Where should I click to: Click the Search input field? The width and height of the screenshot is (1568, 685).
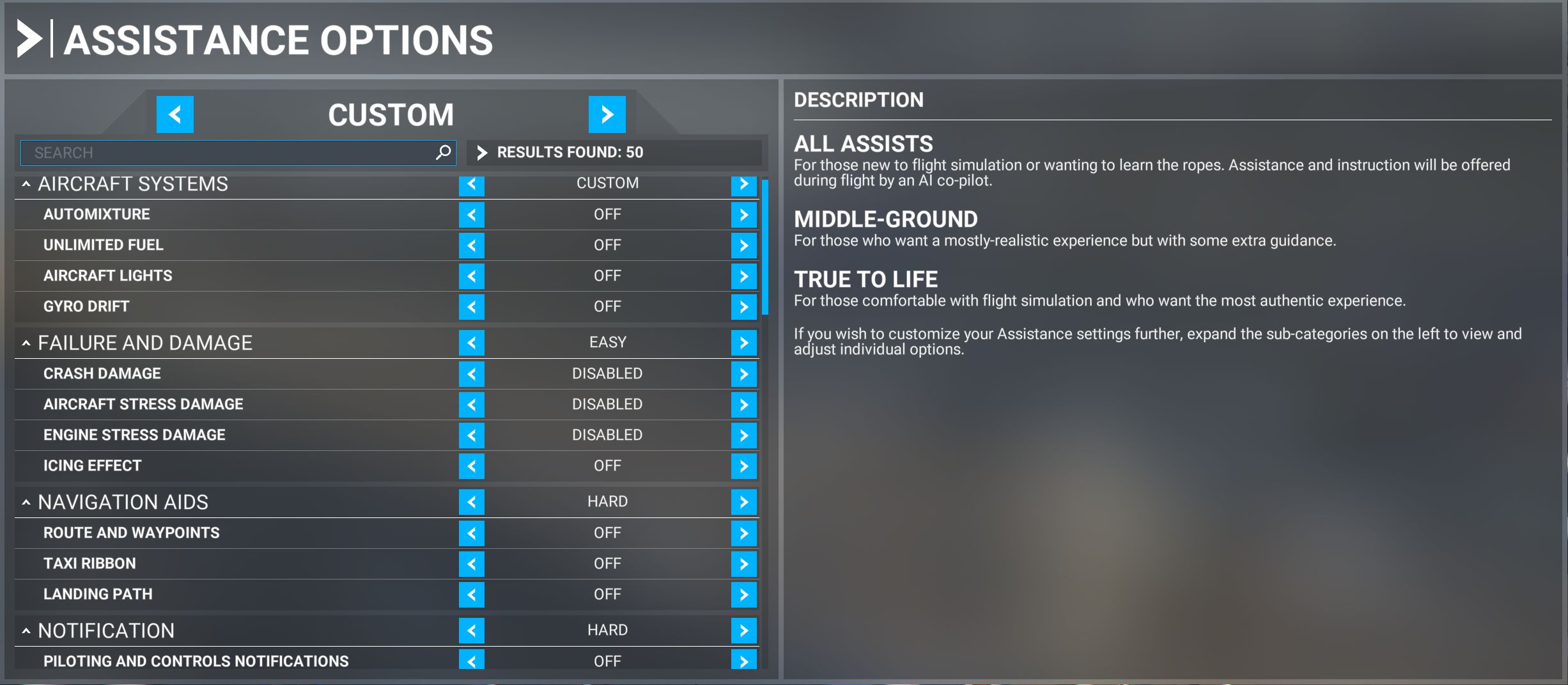(230, 153)
